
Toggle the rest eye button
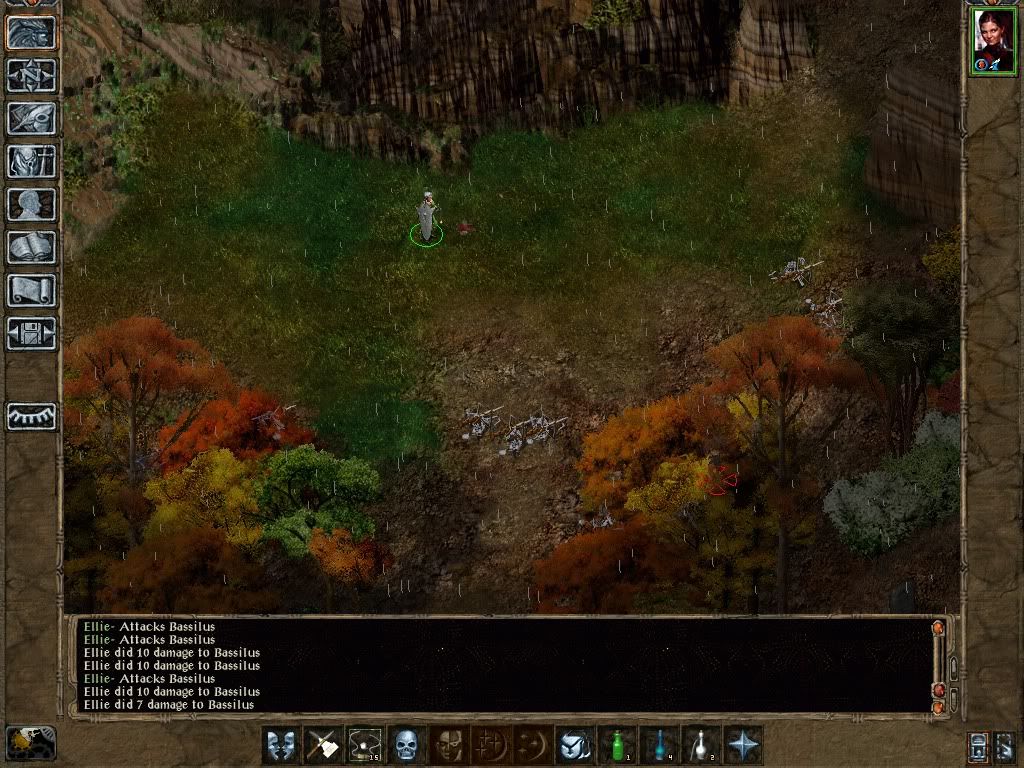(x=32, y=416)
